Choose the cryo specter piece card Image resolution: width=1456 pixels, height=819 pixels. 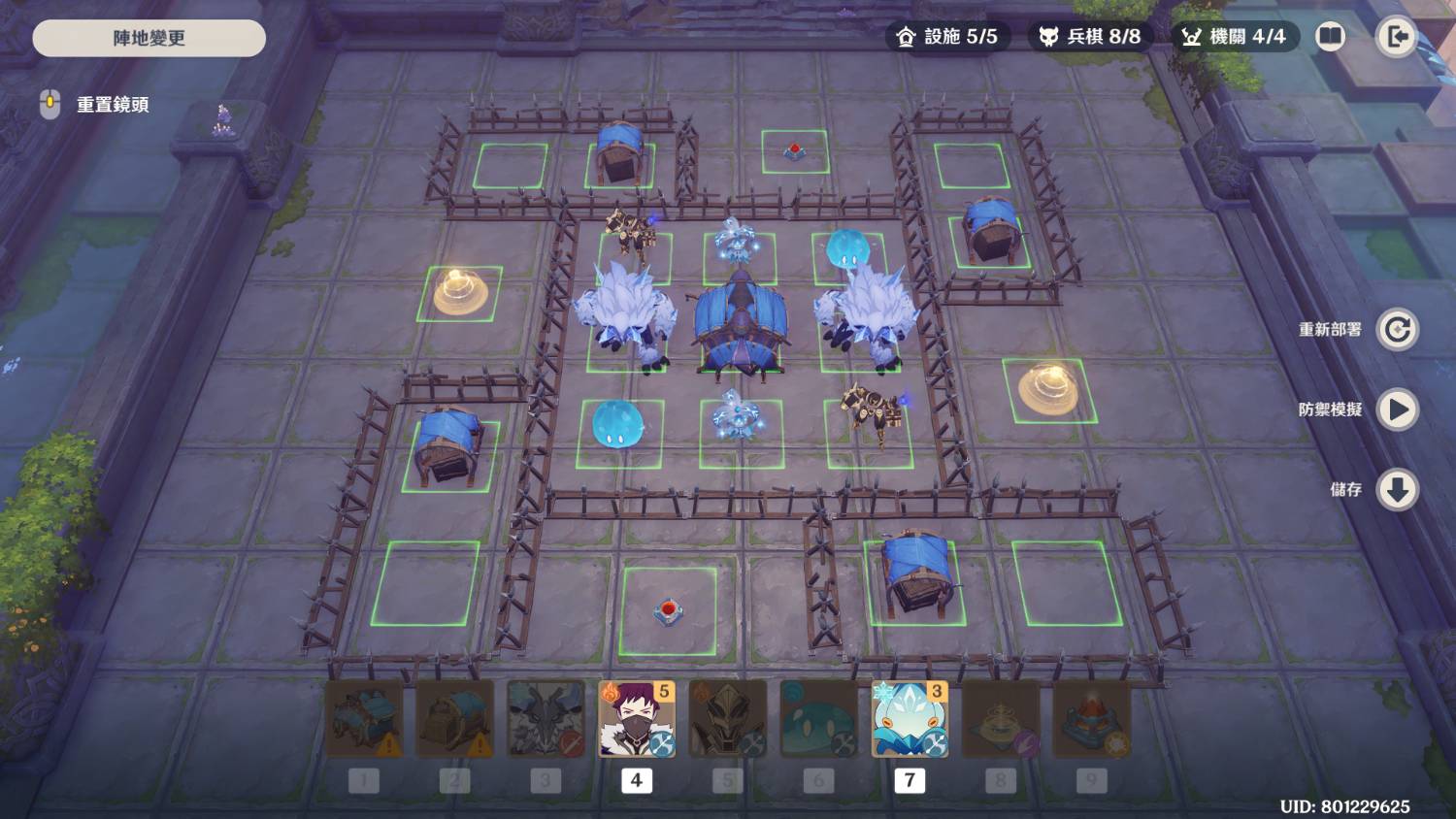coord(910,719)
